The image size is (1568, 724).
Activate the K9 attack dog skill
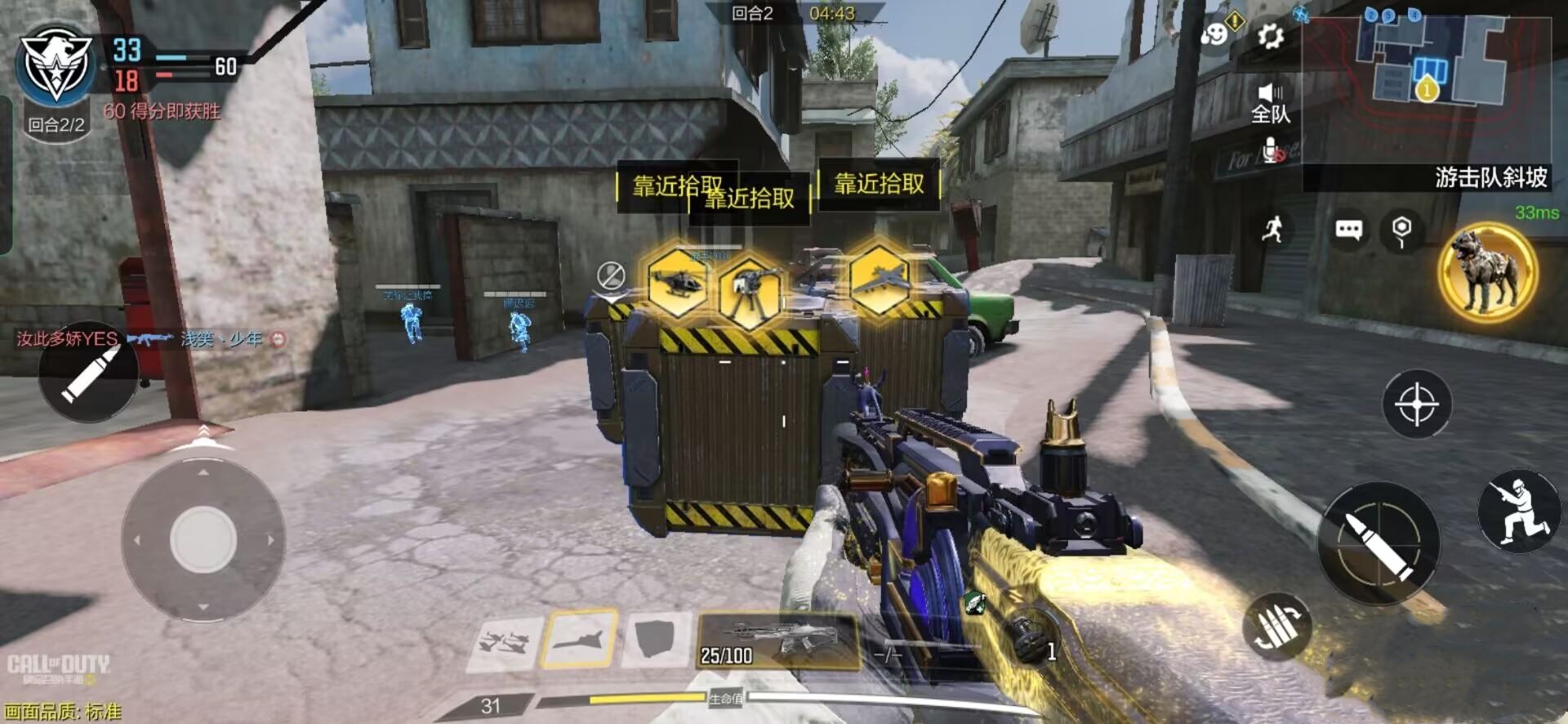click(x=1487, y=272)
